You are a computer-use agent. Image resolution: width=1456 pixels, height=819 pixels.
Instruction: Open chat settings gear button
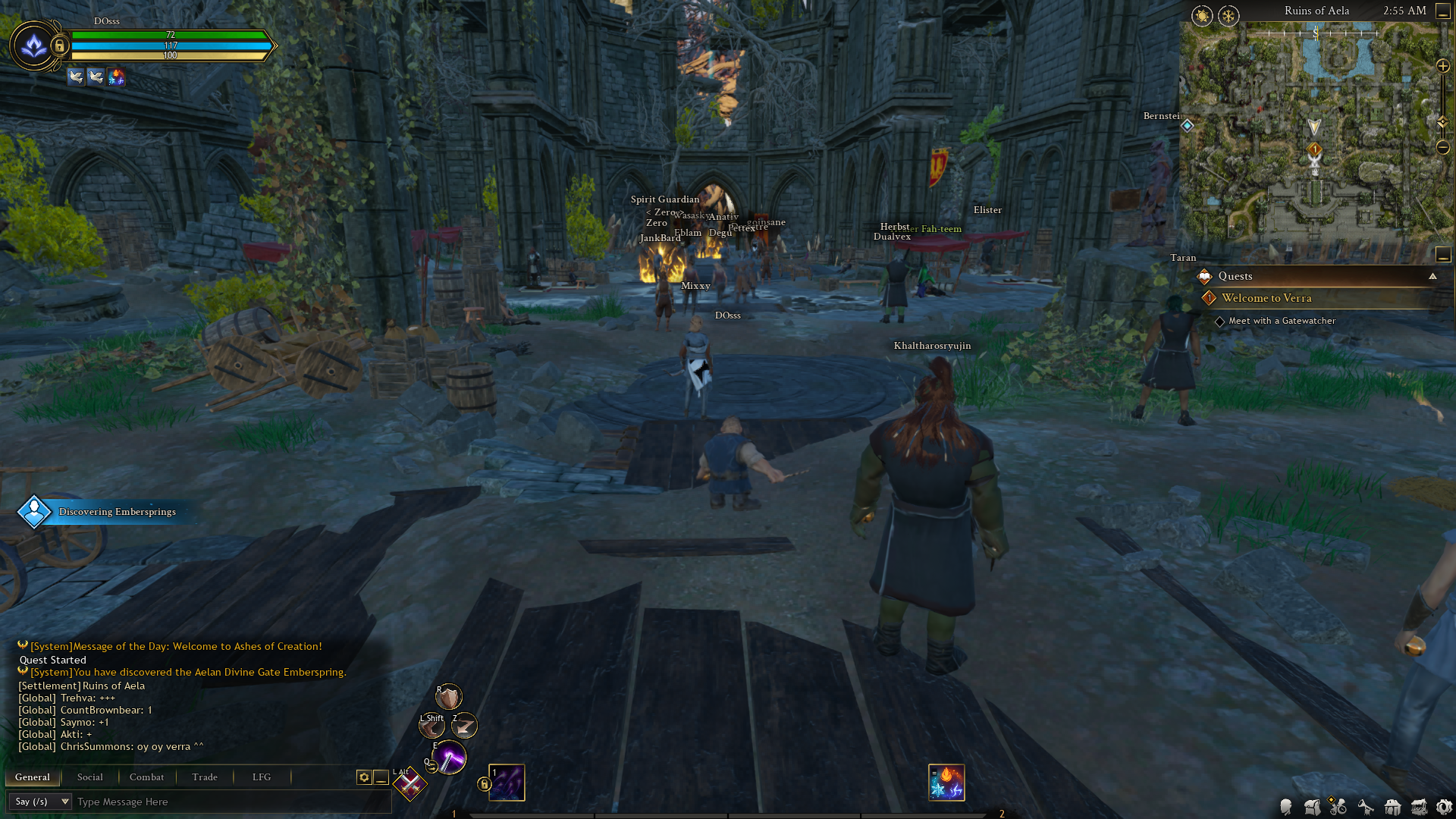tap(364, 777)
